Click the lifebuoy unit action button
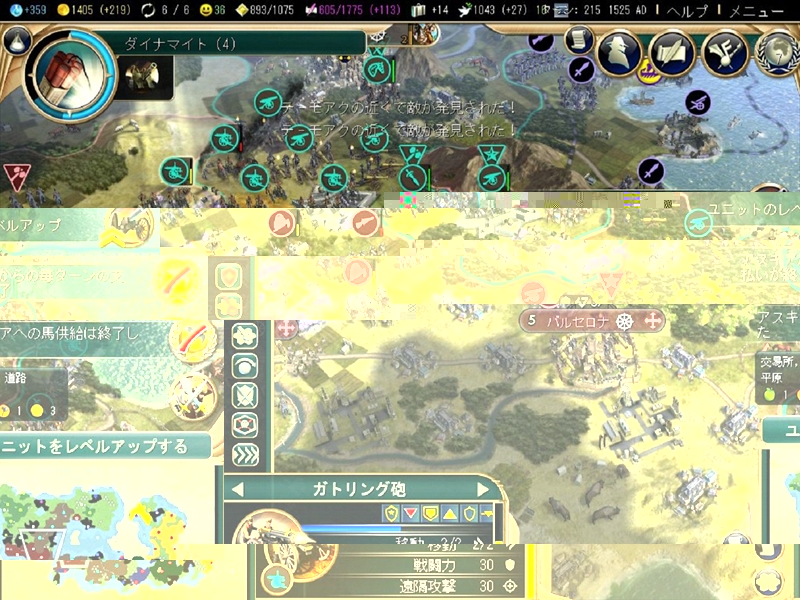800x600 pixels. click(245, 425)
